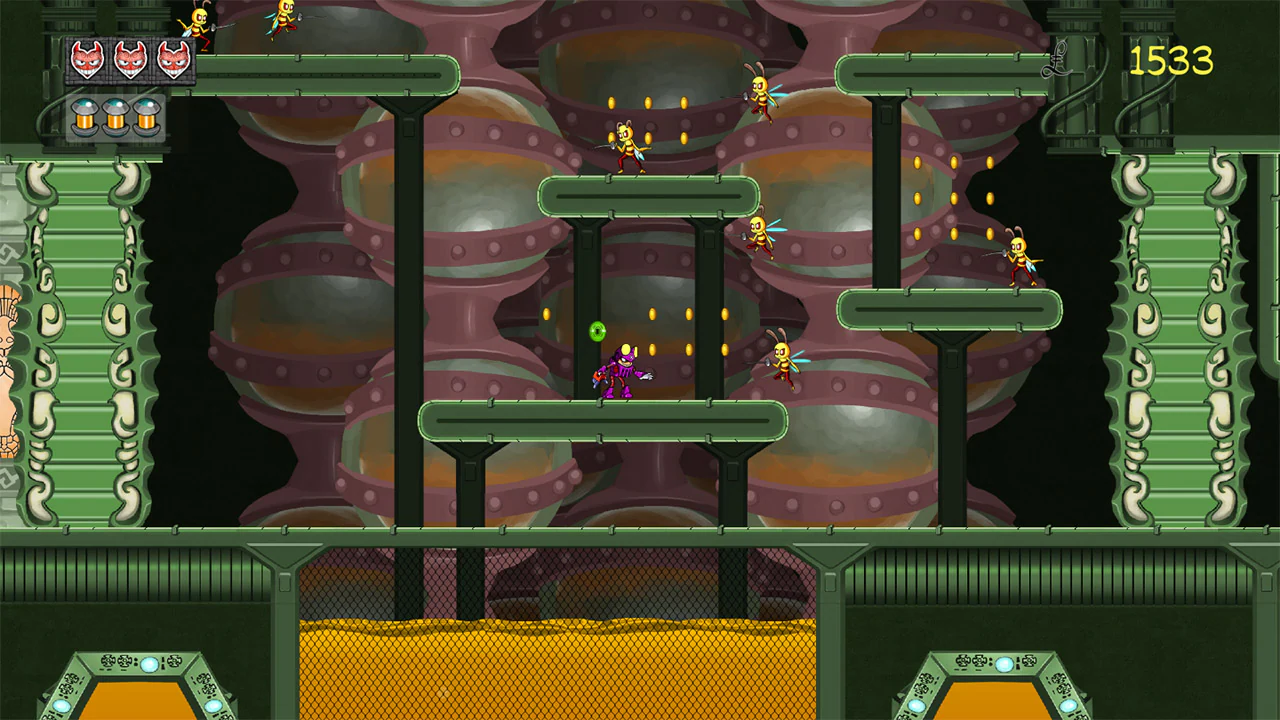This screenshot has height=720, width=1280.
Task: Select the second energy canister icon
Action: 113,117
